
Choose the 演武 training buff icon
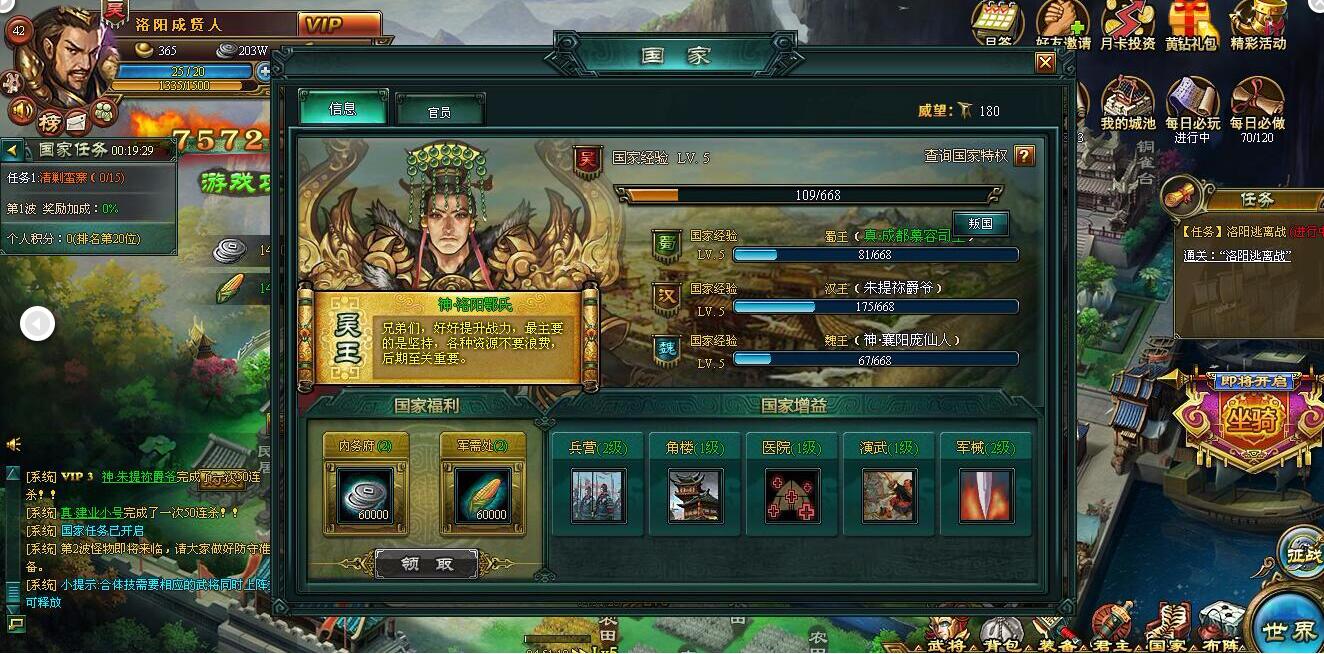889,495
